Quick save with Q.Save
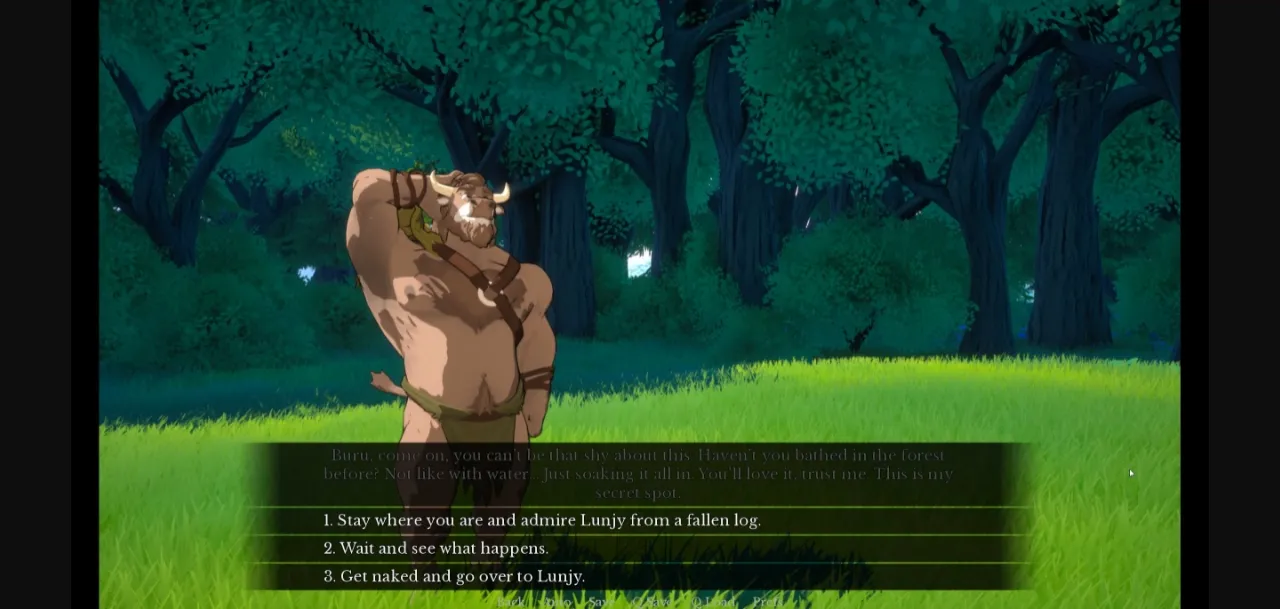Image resolution: width=1280 pixels, height=609 pixels. pyautogui.click(x=652, y=601)
